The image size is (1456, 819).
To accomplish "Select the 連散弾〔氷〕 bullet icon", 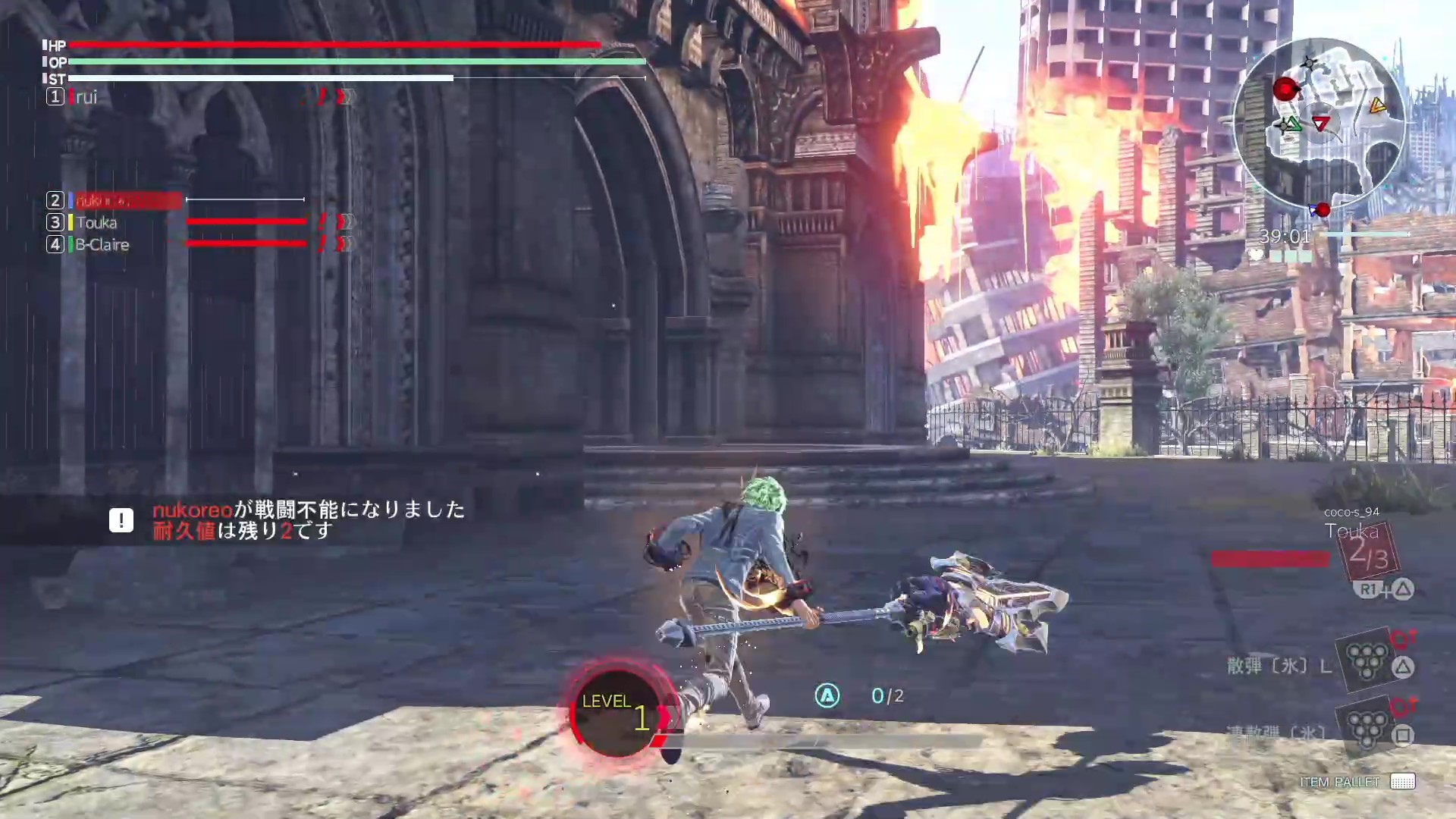I will (x=1367, y=726).
